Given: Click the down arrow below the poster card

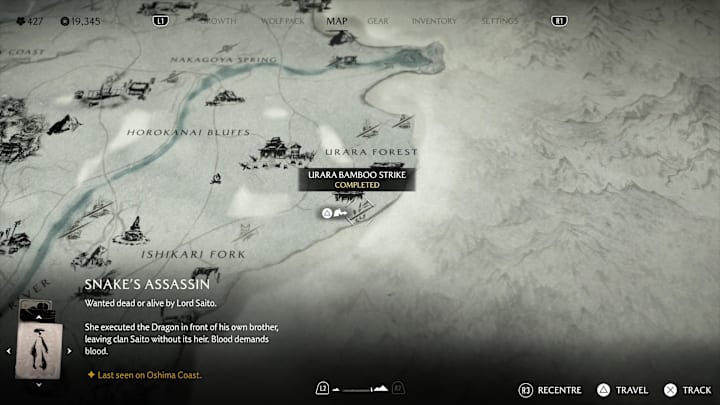Looking at the screenshot, I should click(x=39, y=384).
